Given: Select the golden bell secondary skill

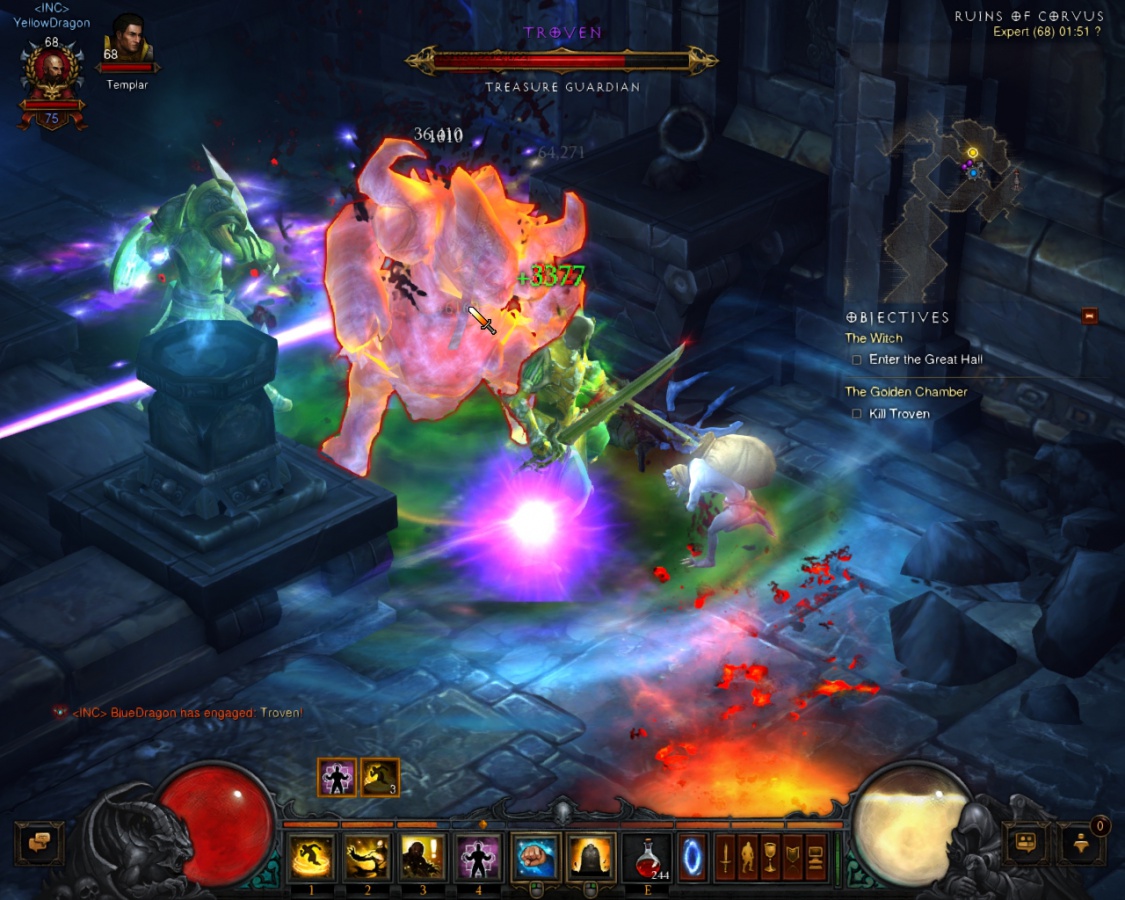Looking at the screenshot, I should 591,857.
